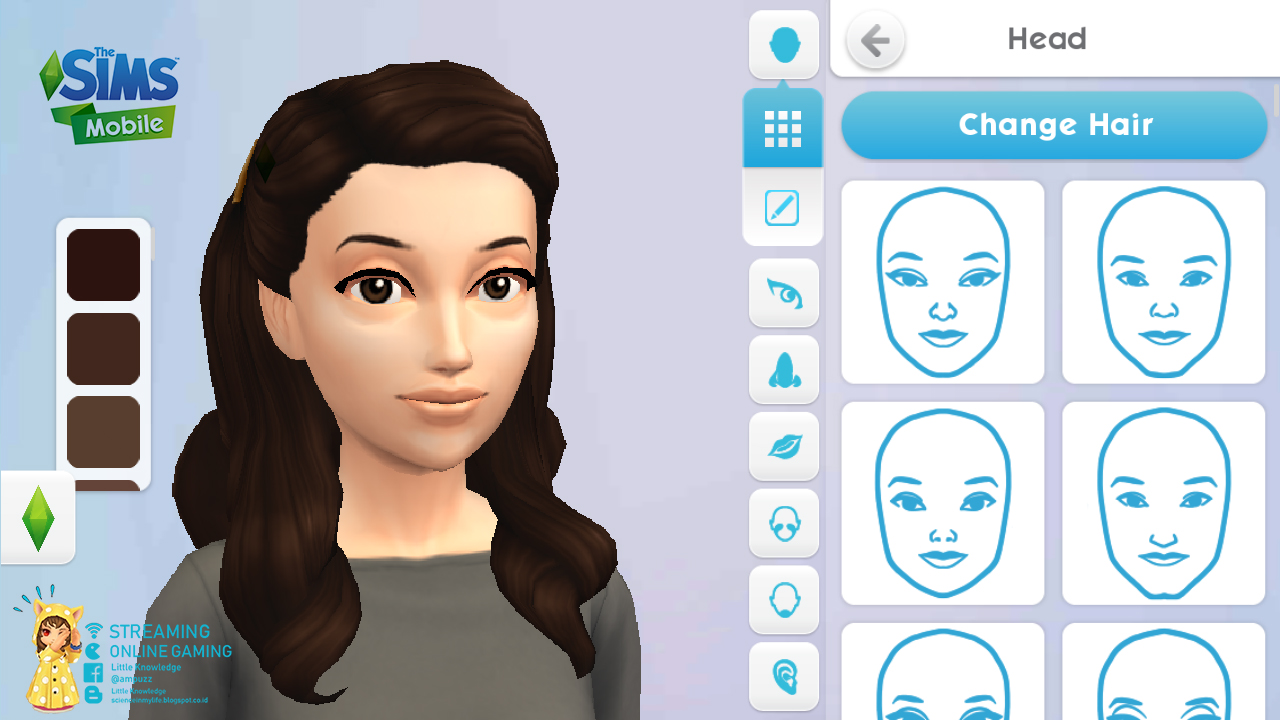Return via the back arrow button
Image resolution: width=1280 pixels, height=720 pixels.
pyautogui.click(x=875, y=40)
